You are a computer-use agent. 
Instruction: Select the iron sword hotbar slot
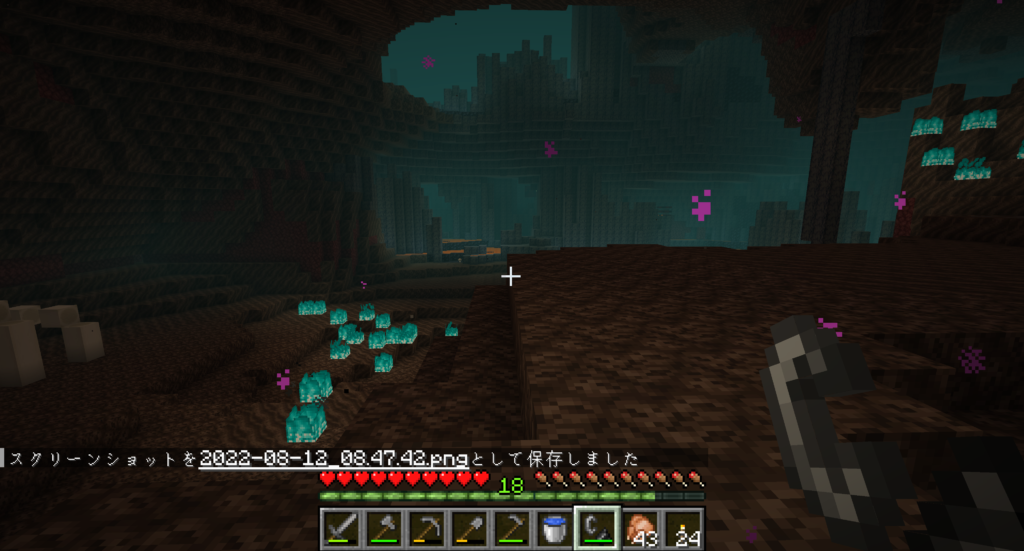coord(341,528)
